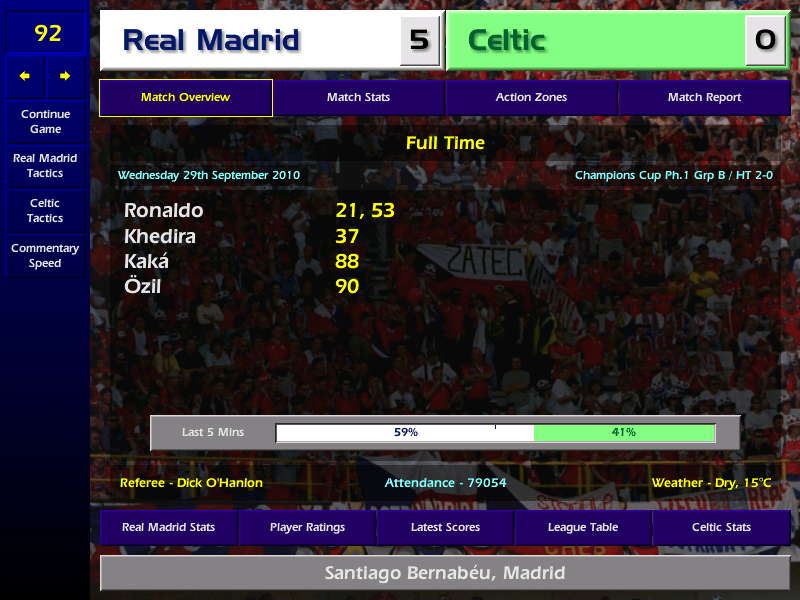Switch to the Match Overview tab
The image size is (800, 600).
tap(185, 98)
